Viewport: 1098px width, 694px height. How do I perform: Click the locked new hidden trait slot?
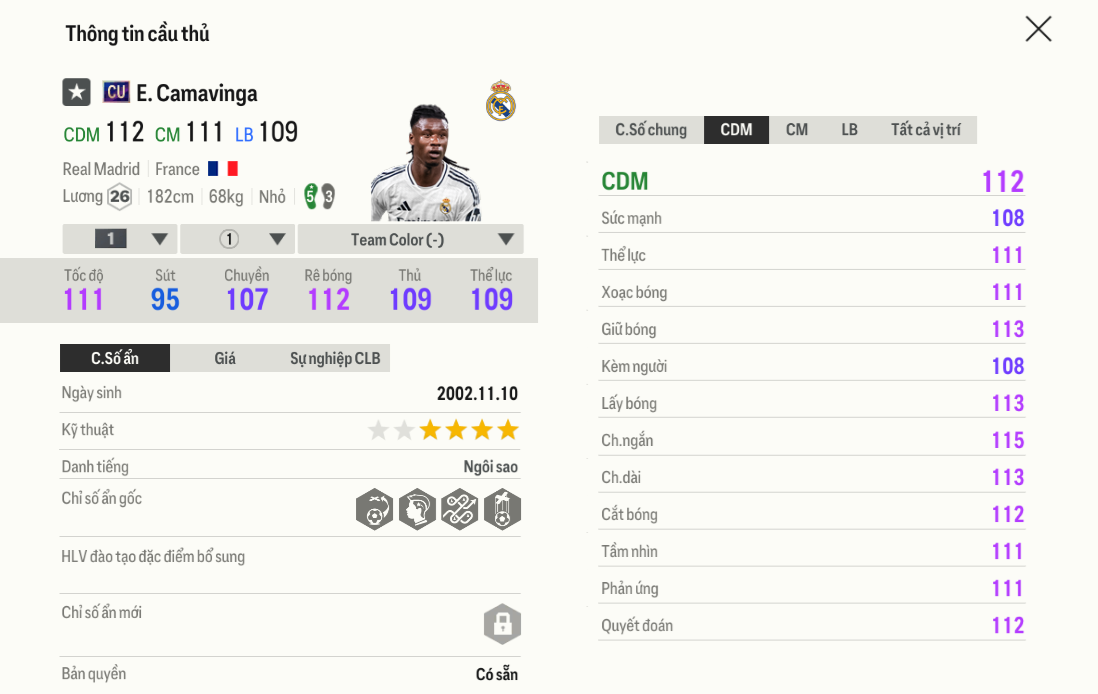click(502, 624)
